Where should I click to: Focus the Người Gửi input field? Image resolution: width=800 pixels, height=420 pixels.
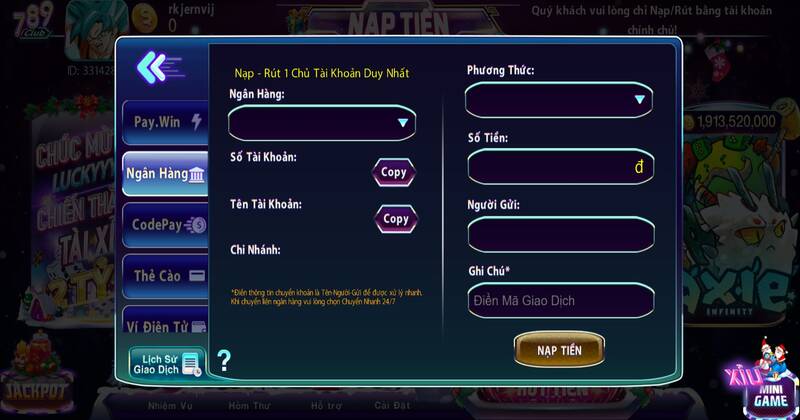(560, 235)
